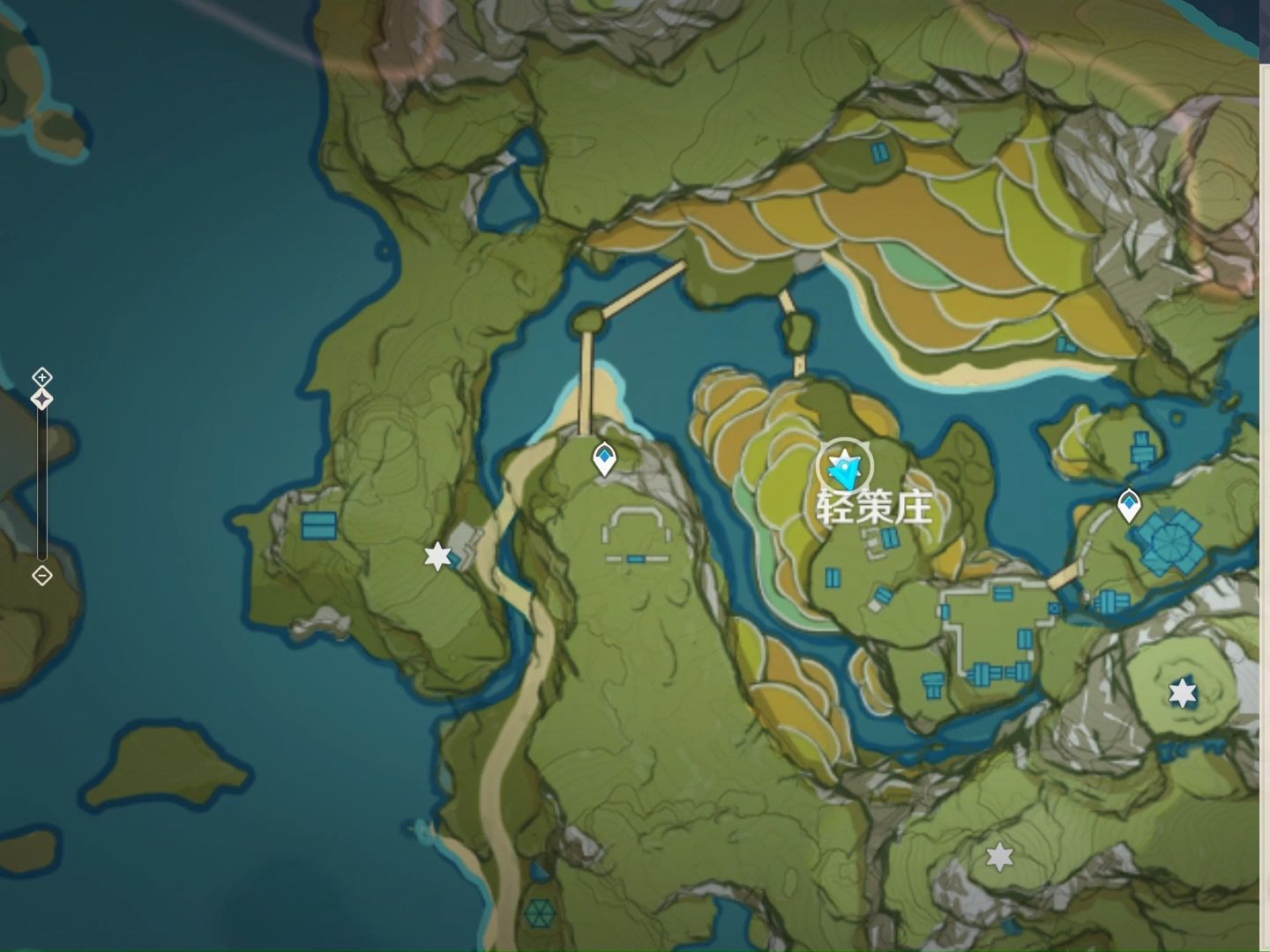
Task: Open the teleport waypoint near the eastern temple
Action: coord(1129,504)
